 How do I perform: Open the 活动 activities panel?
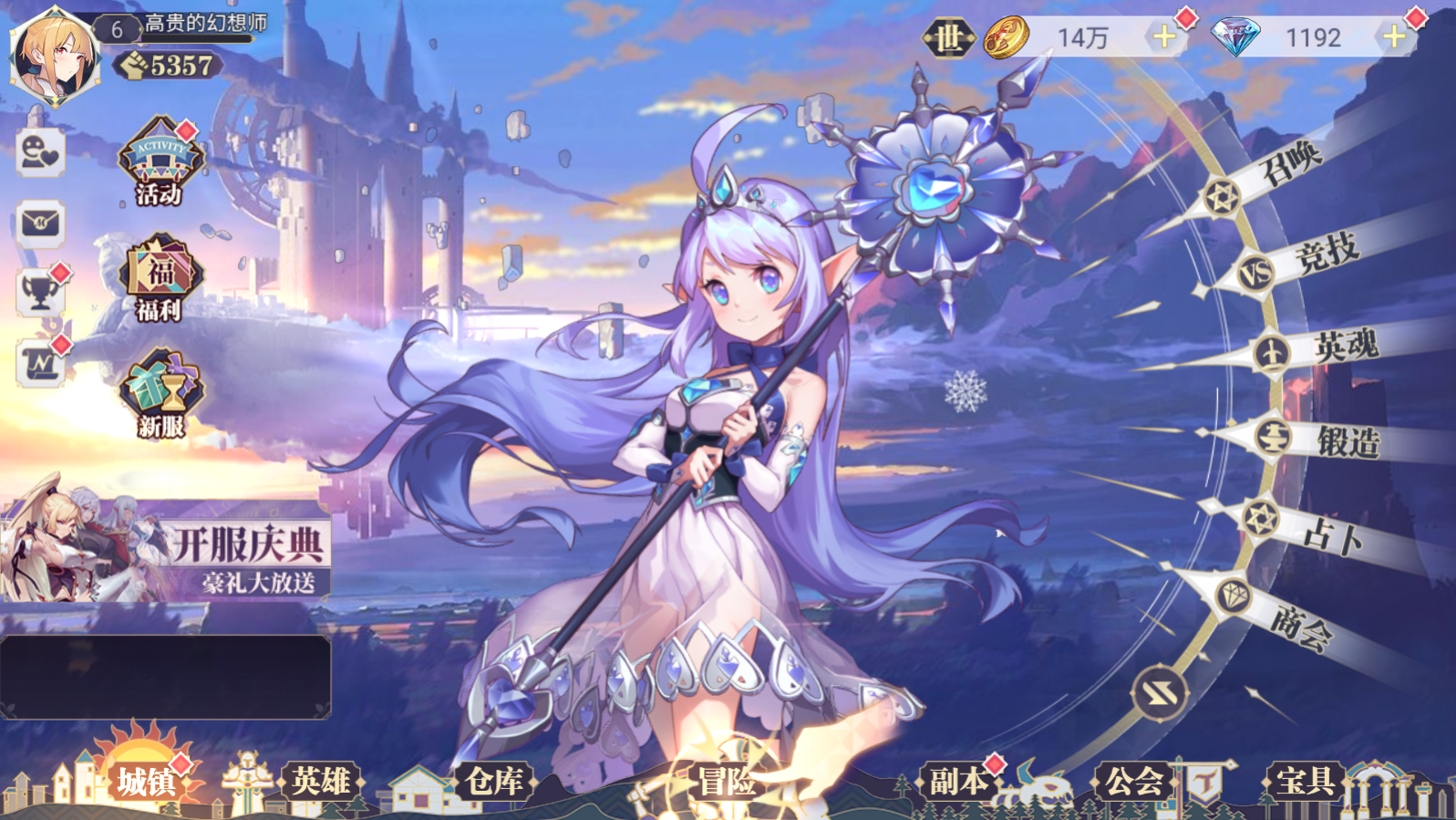click(158, 164)
